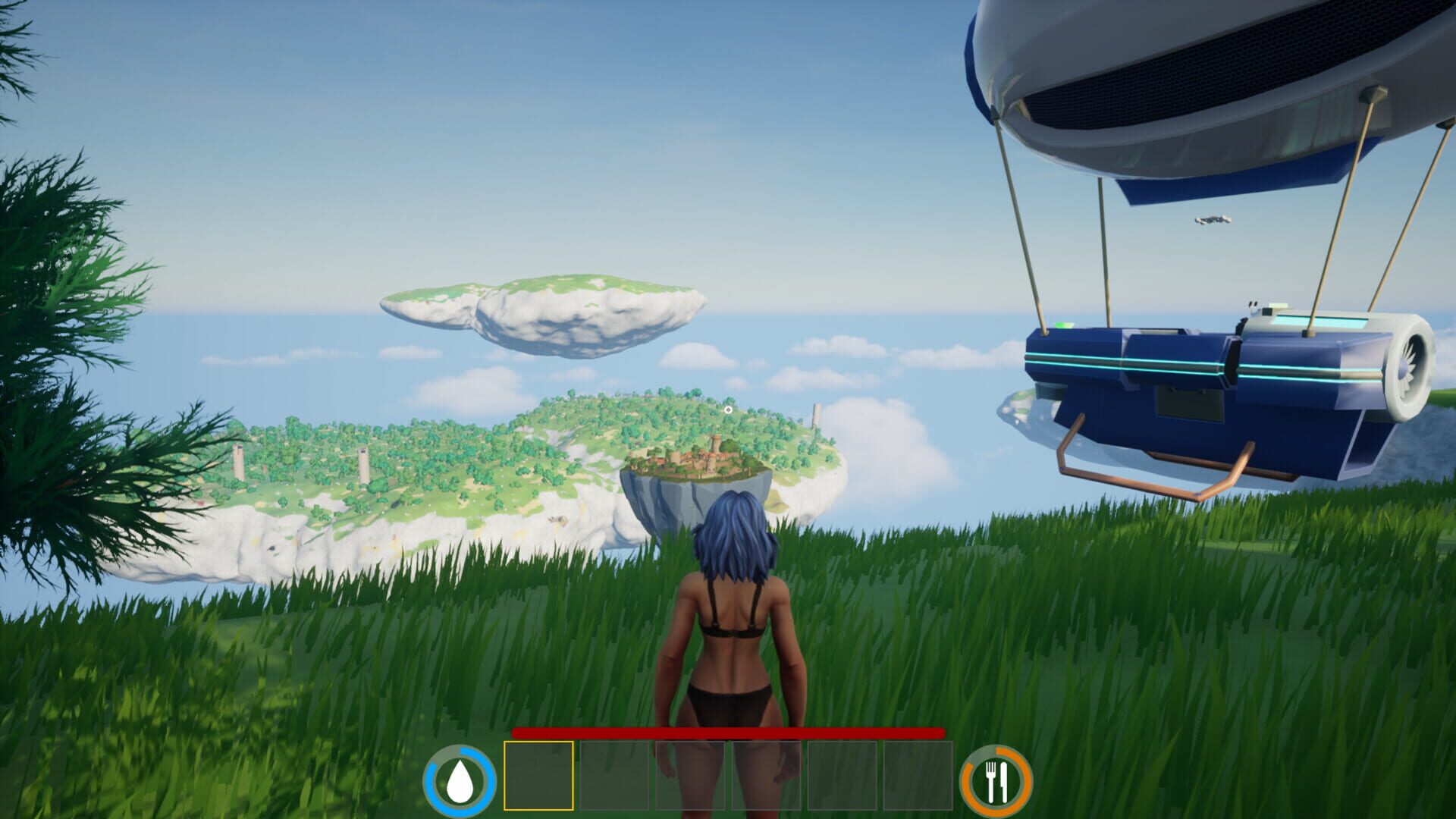
Task: Click the red health bar
Action: pos(728,734)
